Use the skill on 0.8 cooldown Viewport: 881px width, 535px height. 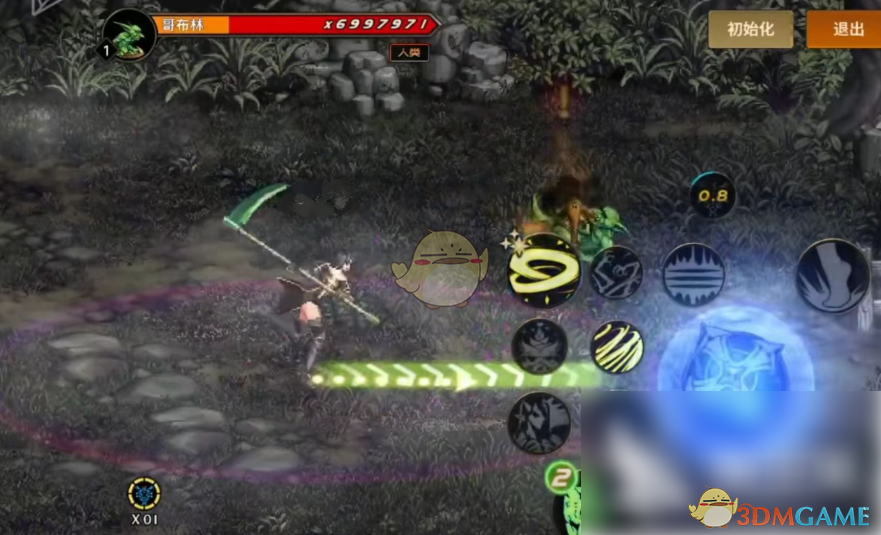713,196
